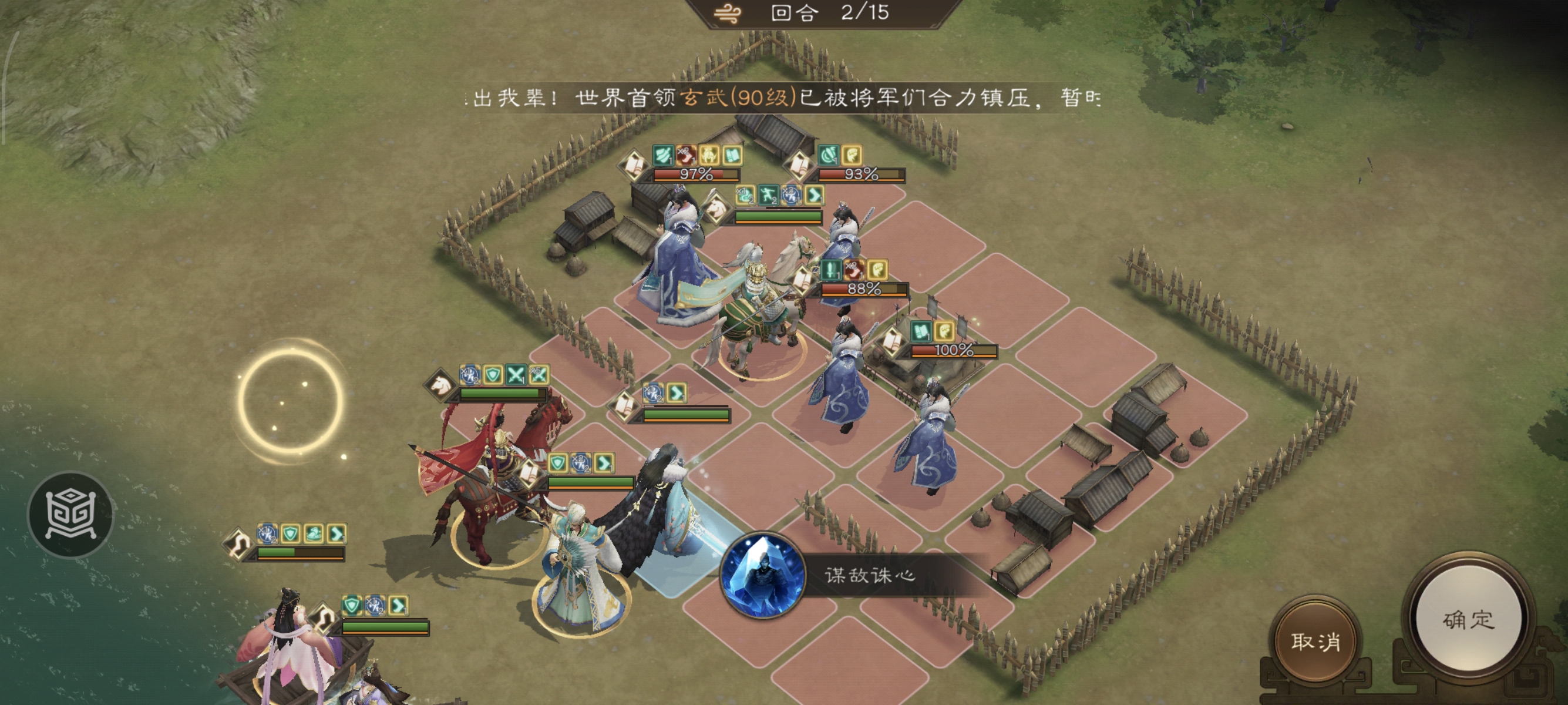Inspect the x2 red boot debuff icon
Viewport: 1568px width, 705px height.
click(853, 271)
